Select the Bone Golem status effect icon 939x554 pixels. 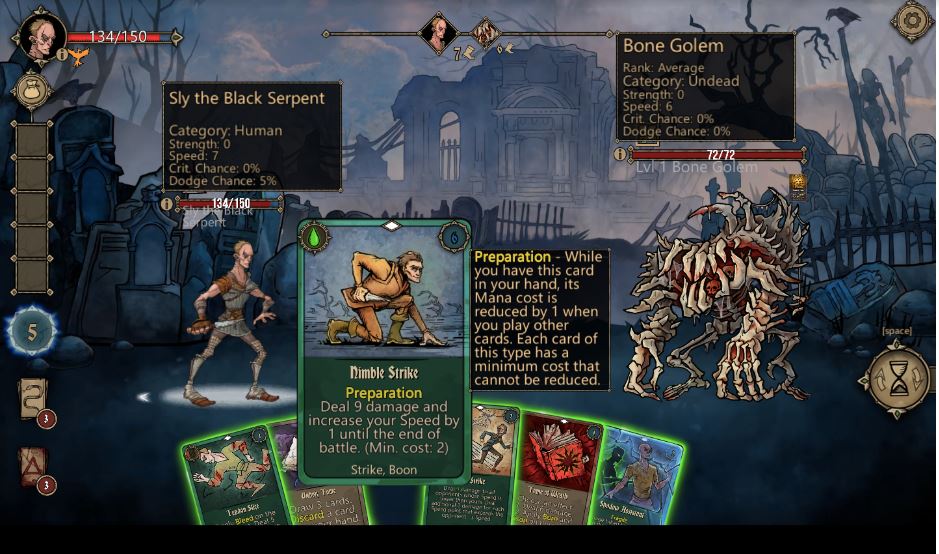tap(797, 183)
